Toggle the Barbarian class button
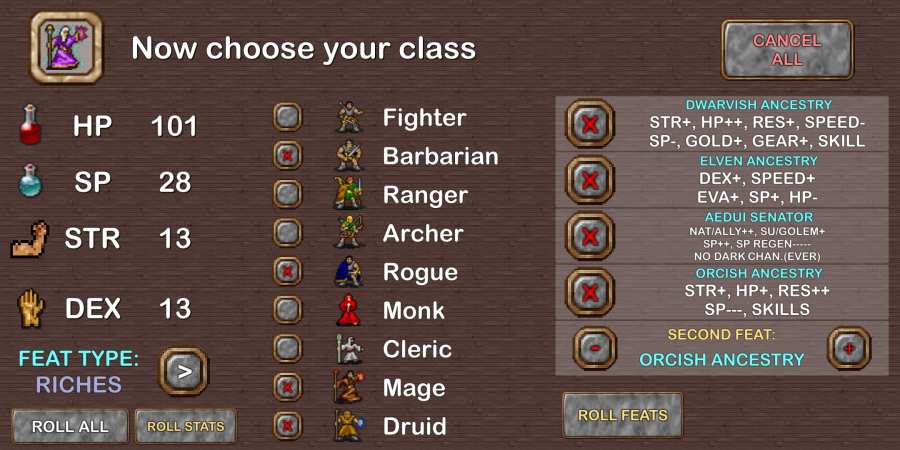The image size is (900, 450). [x=288, y=156]
